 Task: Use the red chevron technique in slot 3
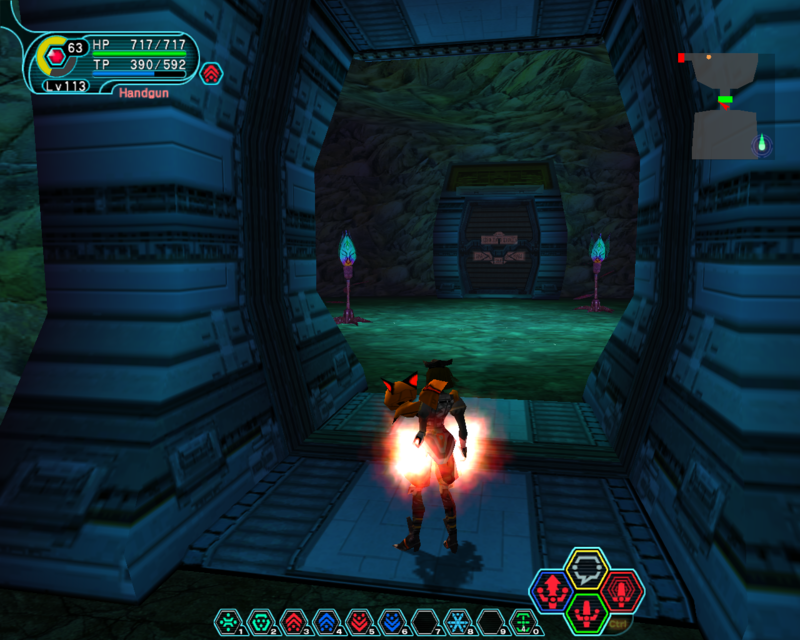(293, 621)
